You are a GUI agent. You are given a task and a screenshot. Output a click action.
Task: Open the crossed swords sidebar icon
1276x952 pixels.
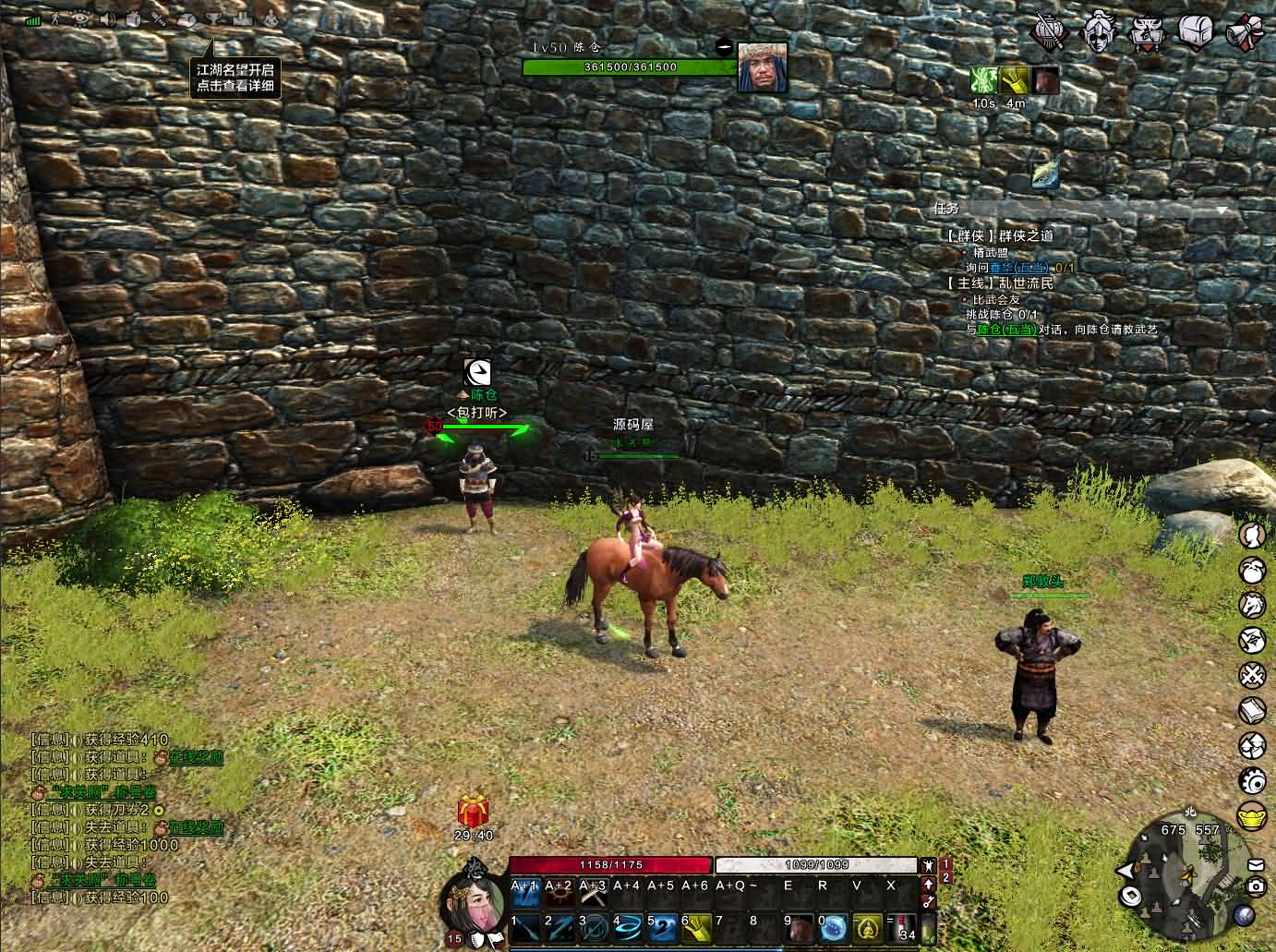(1252, 675)
